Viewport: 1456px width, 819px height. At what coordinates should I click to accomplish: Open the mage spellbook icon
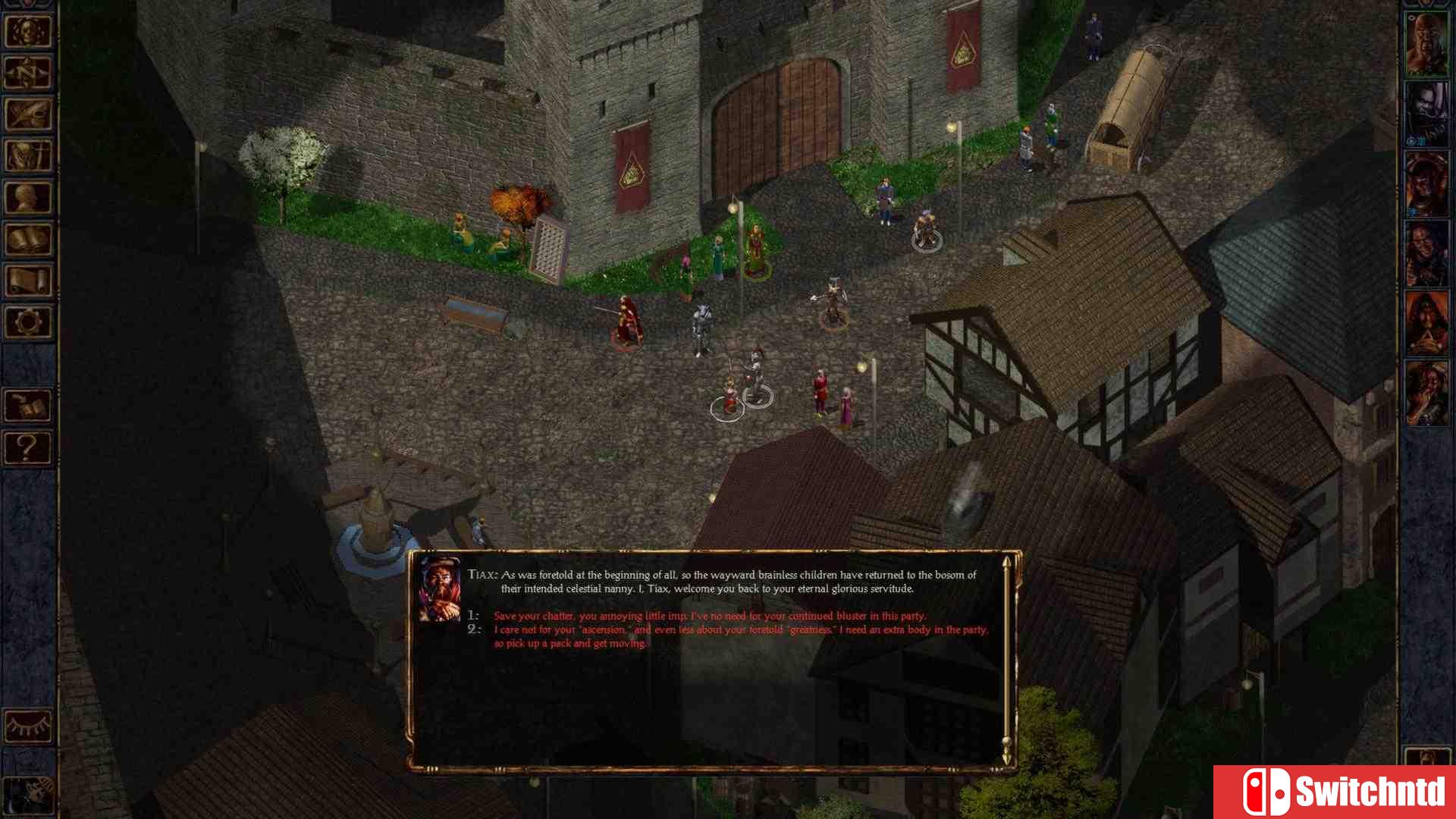[x=28, y=240]
